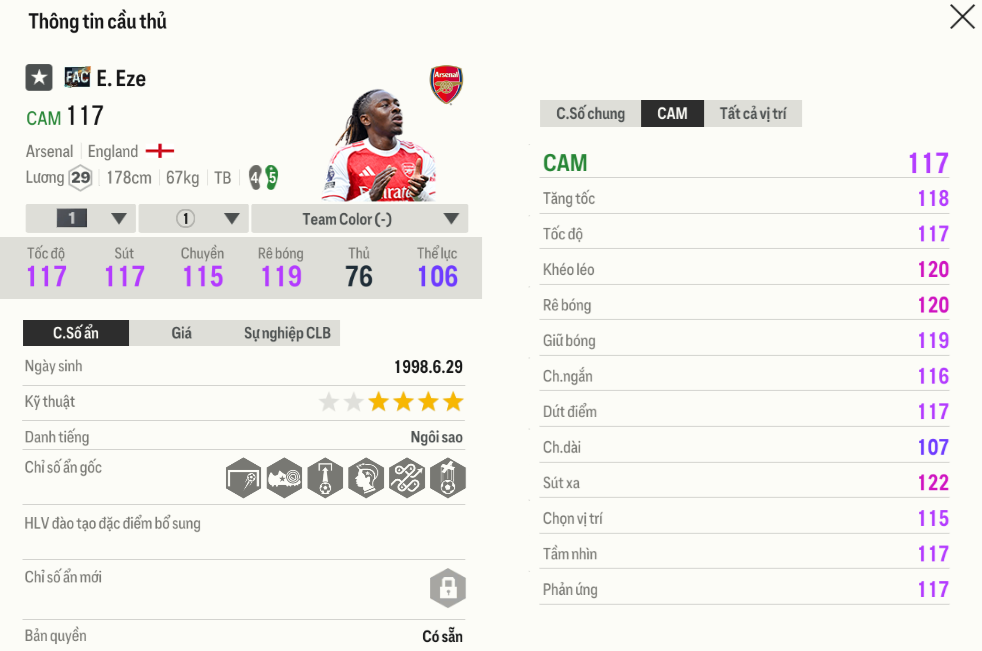Show the Tất cả vị trí tab
The height and width of the screenshot is (651, 982).
coord(752,114)
